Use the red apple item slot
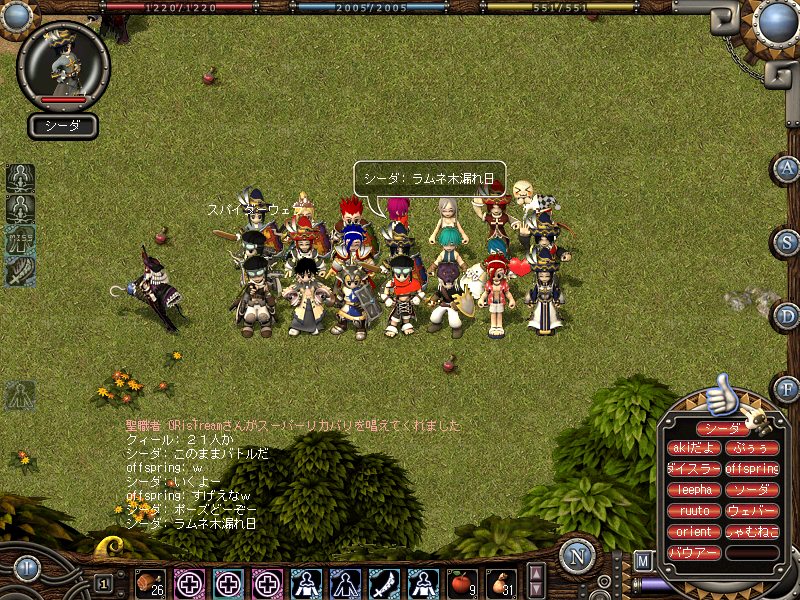Image resolution: width=800 pixels, height=600 pixels. (461, 583)
